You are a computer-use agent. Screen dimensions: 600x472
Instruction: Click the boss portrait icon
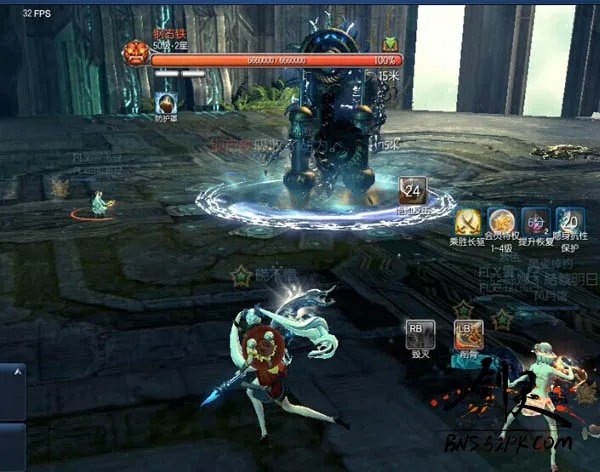point(136,54)
